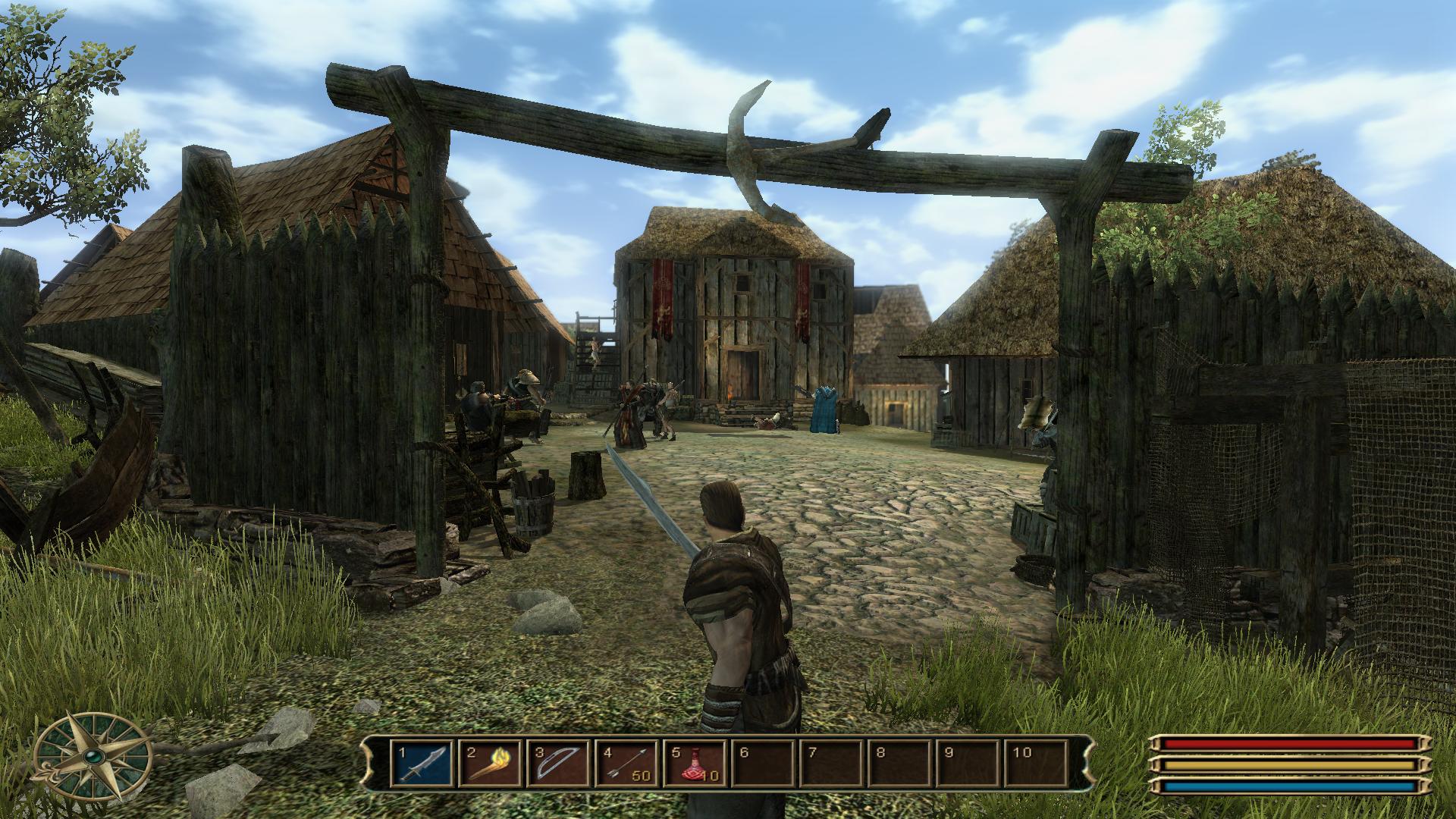Image resolution: width=1456 pixels, height=819 pixels.
Task: Click the compass star
Action: pos(94,757)
